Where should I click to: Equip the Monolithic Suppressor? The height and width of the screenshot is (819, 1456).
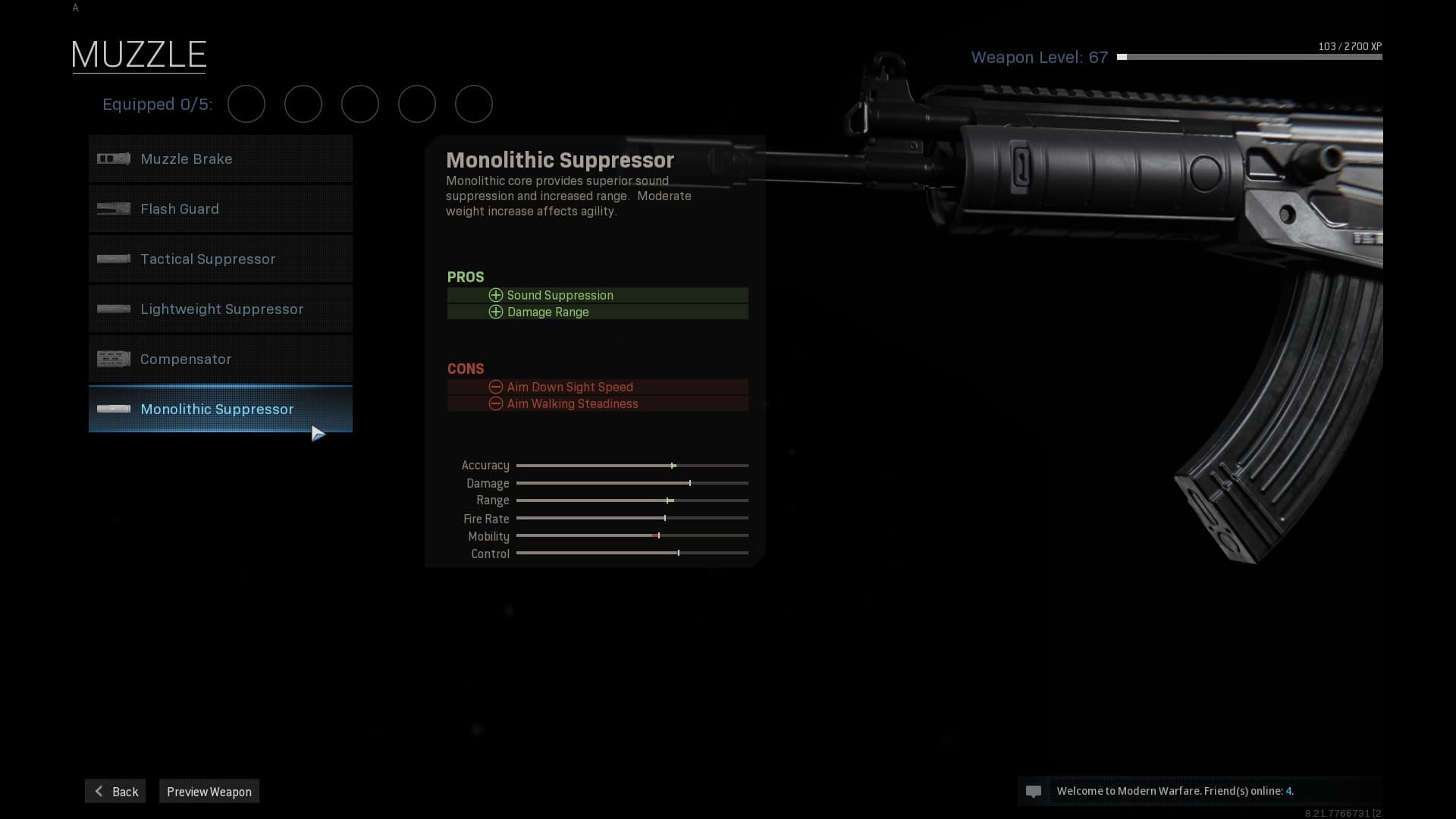point(220,409)
